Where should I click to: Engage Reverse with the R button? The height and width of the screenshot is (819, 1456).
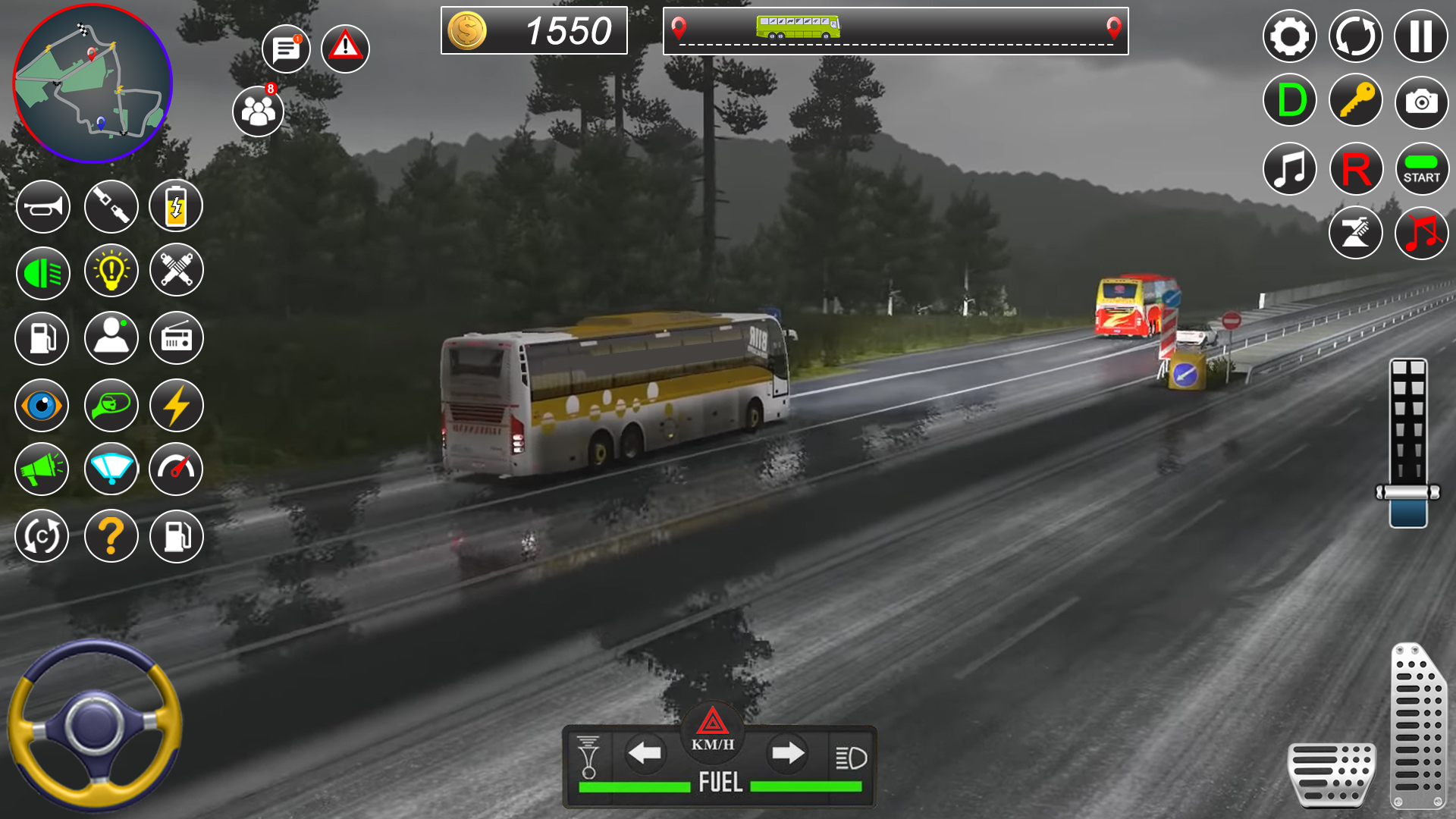(1355, 168)
